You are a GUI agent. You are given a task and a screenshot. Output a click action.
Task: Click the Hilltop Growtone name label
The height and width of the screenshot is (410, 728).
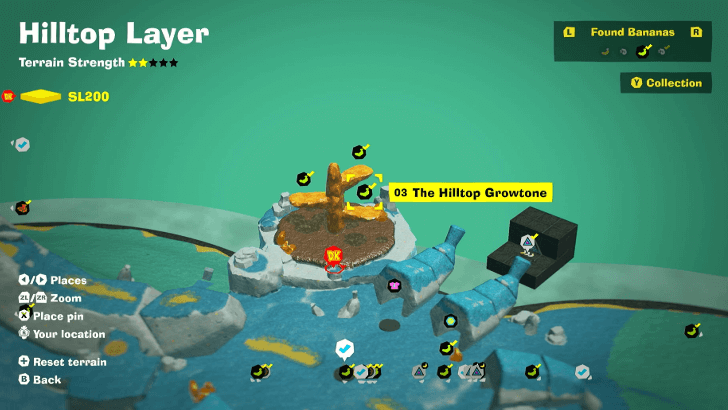470,192
